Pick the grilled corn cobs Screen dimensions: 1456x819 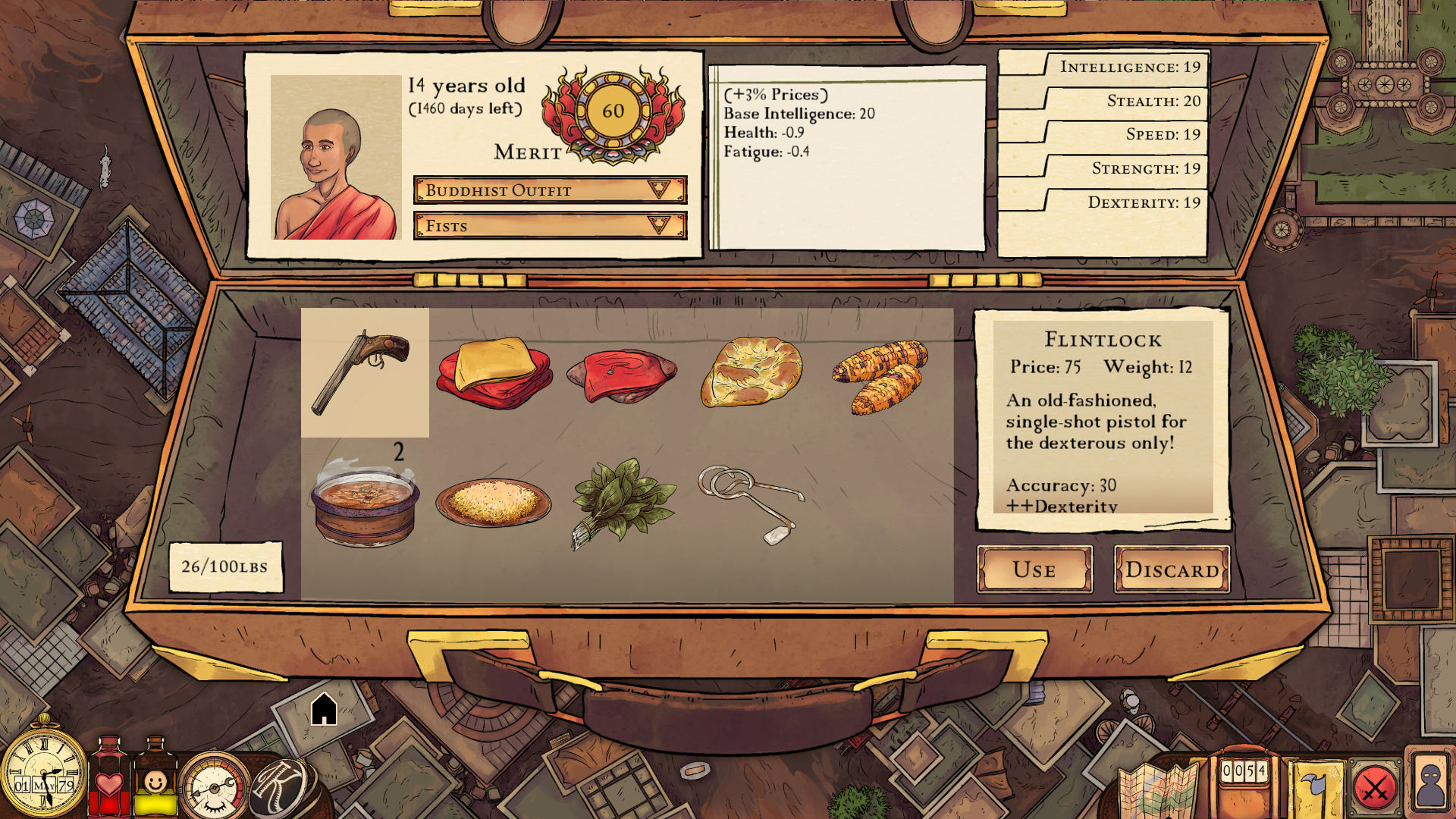tap(880, 375)
